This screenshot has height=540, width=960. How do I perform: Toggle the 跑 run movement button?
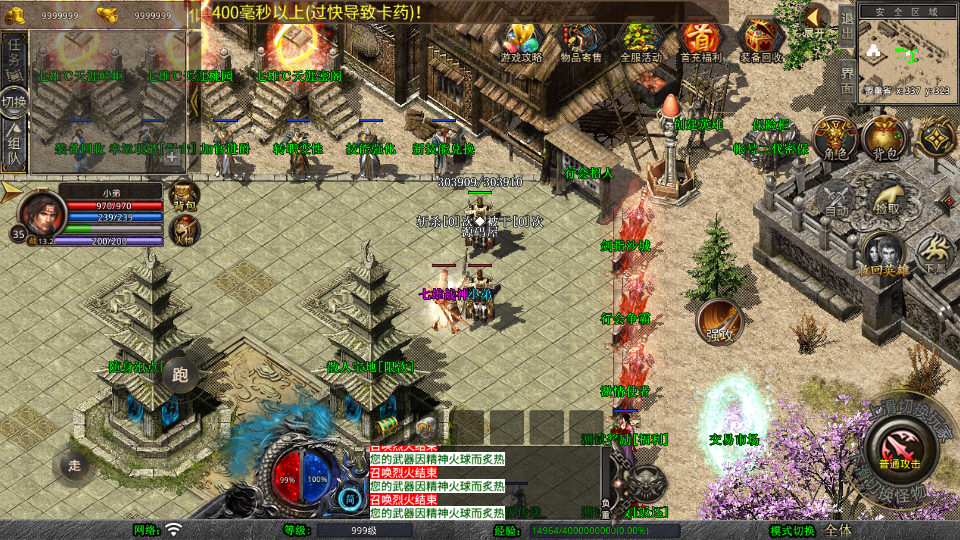(180, 375)
